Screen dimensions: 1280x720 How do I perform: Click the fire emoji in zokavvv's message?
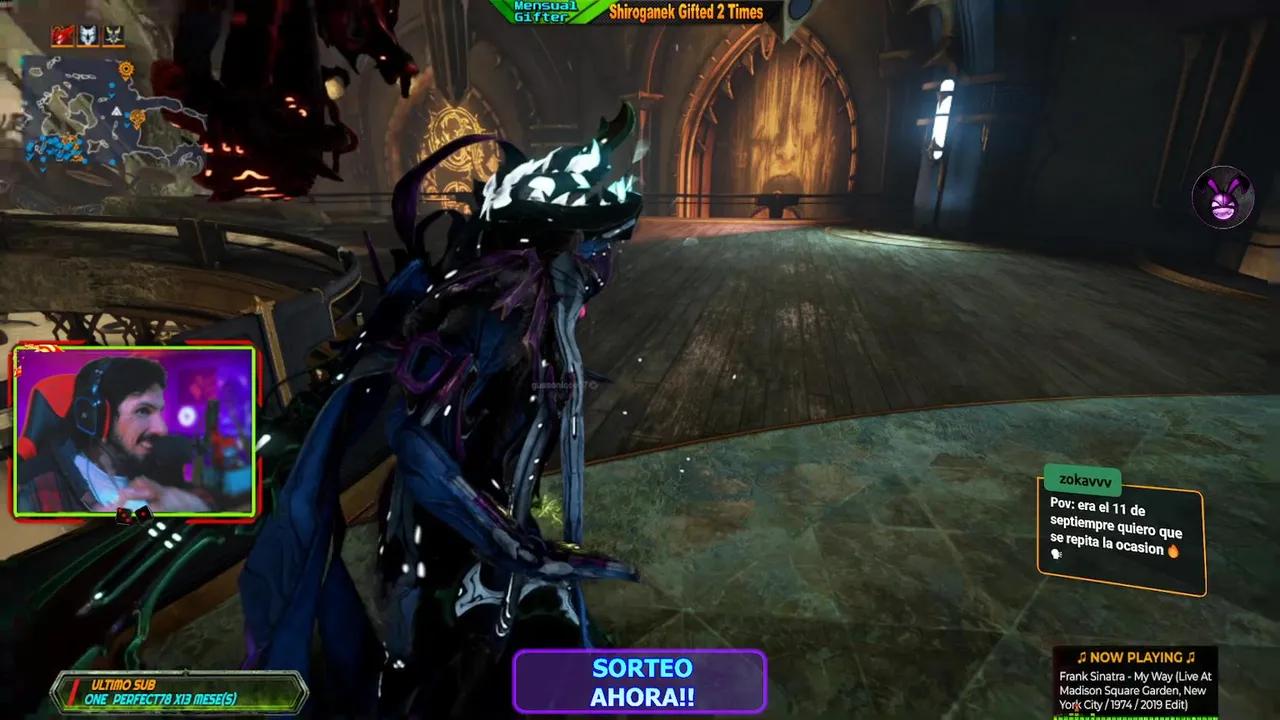(1172, 550)
